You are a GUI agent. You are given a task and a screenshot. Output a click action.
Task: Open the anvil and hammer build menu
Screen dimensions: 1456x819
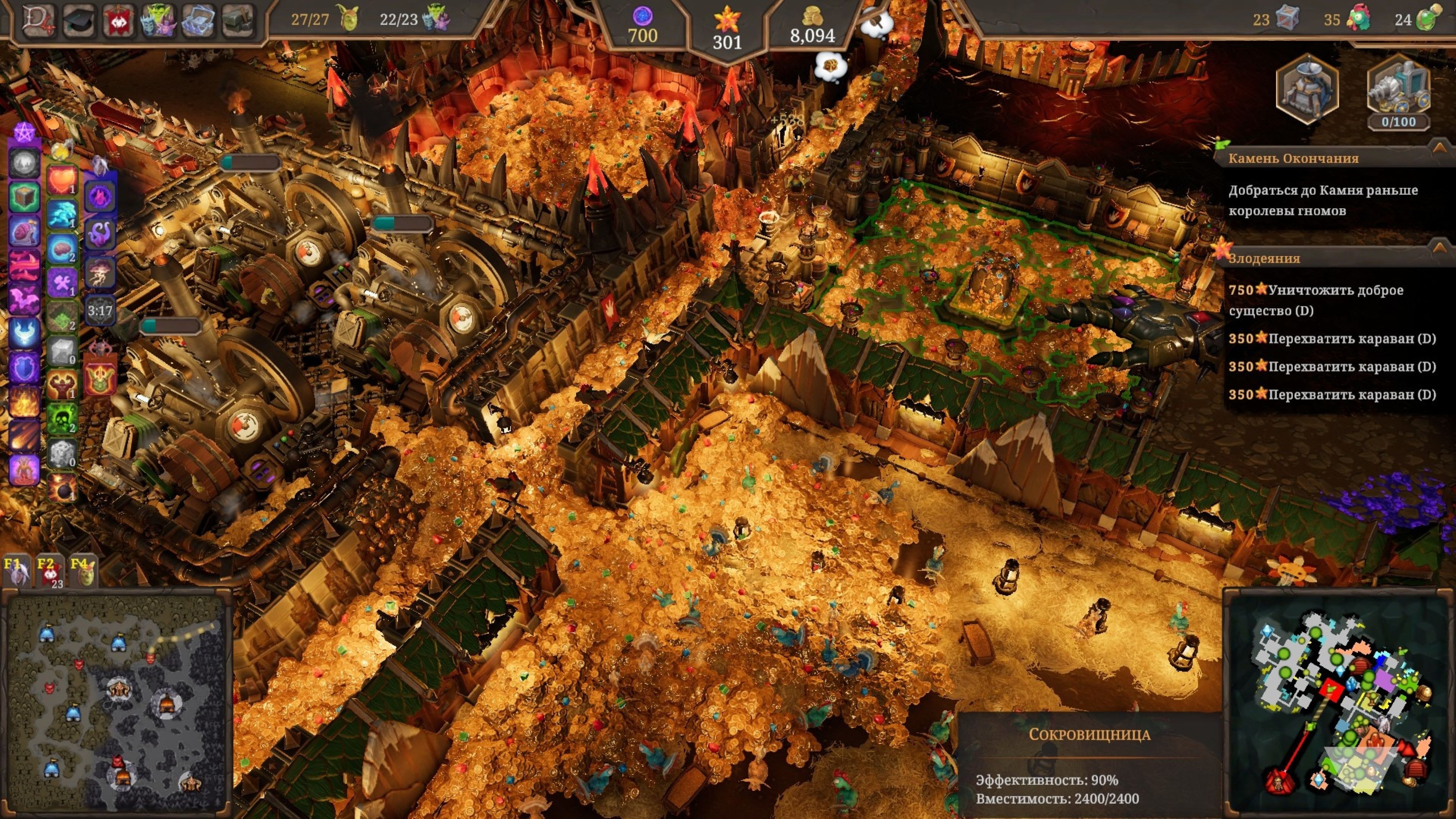[x=238, y=20]
